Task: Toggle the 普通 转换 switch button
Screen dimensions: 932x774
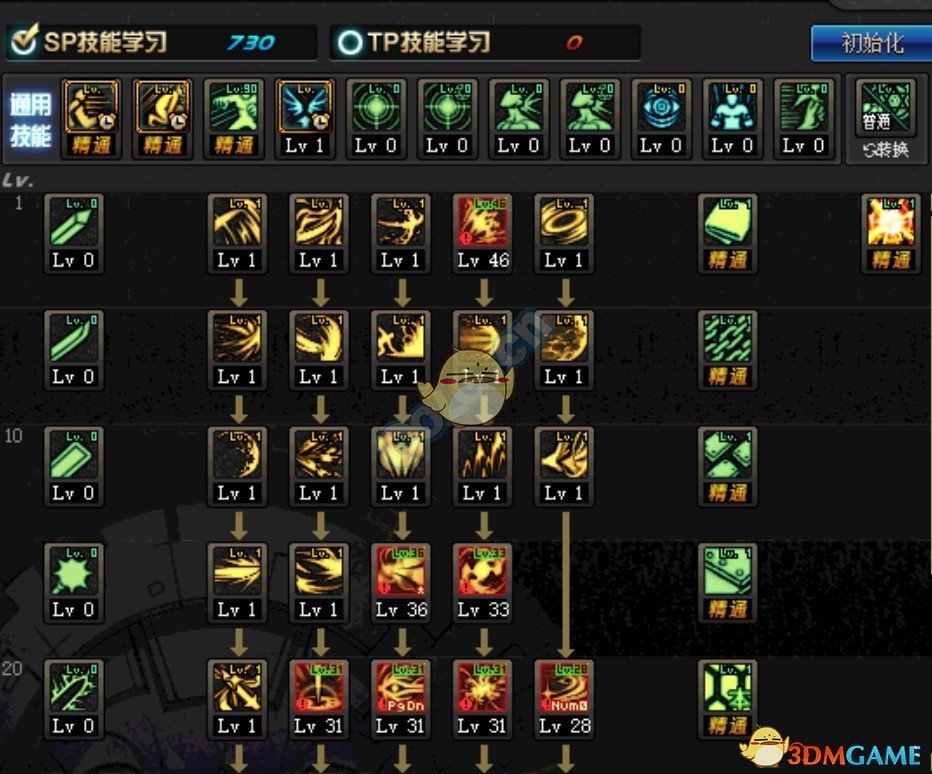Action: [886, 118]
